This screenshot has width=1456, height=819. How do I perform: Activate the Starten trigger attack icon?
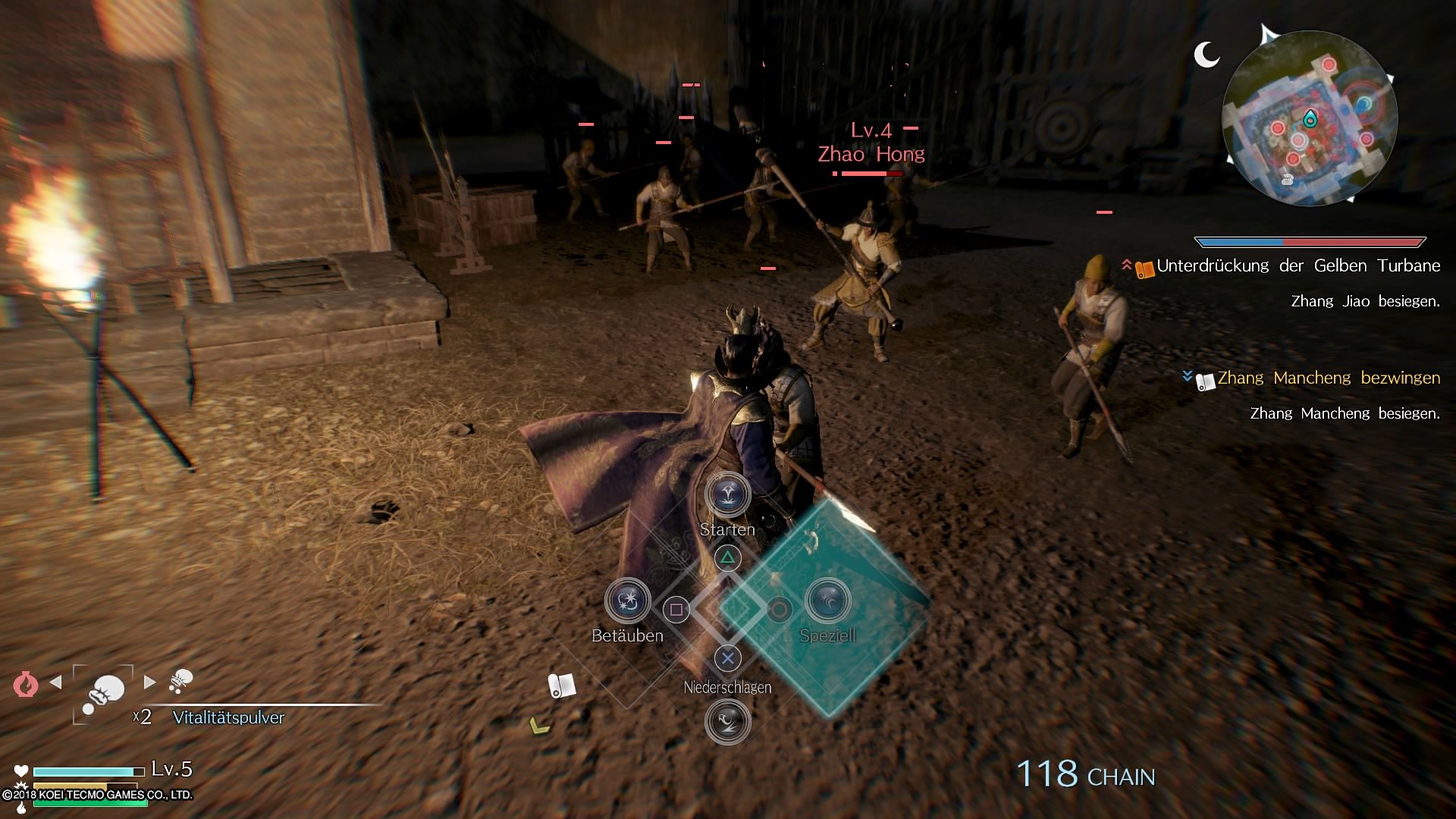pos(727,495)
